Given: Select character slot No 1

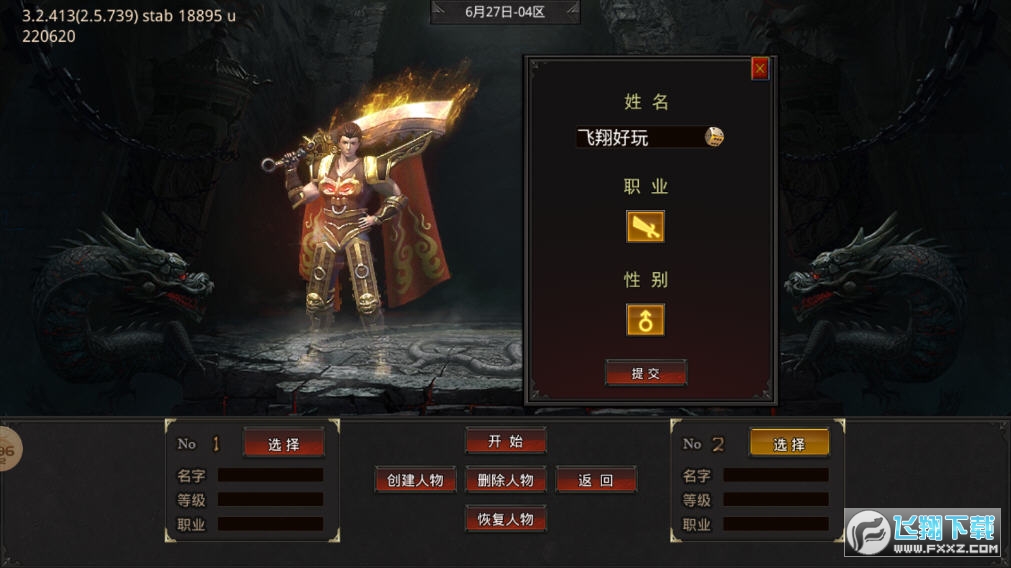Looking at the screenshot, I should click(283, 444).
